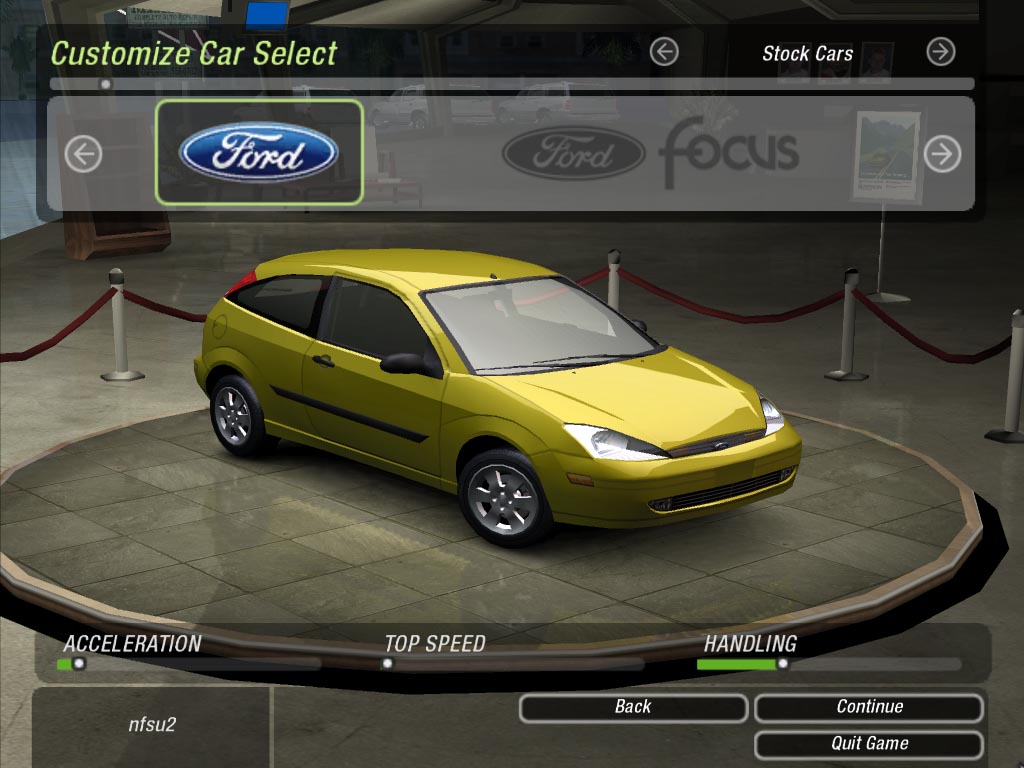This screenshot has width=1024, height=768.
Task: Switch to next car category after Stock Cars
Action: point(940,52)
